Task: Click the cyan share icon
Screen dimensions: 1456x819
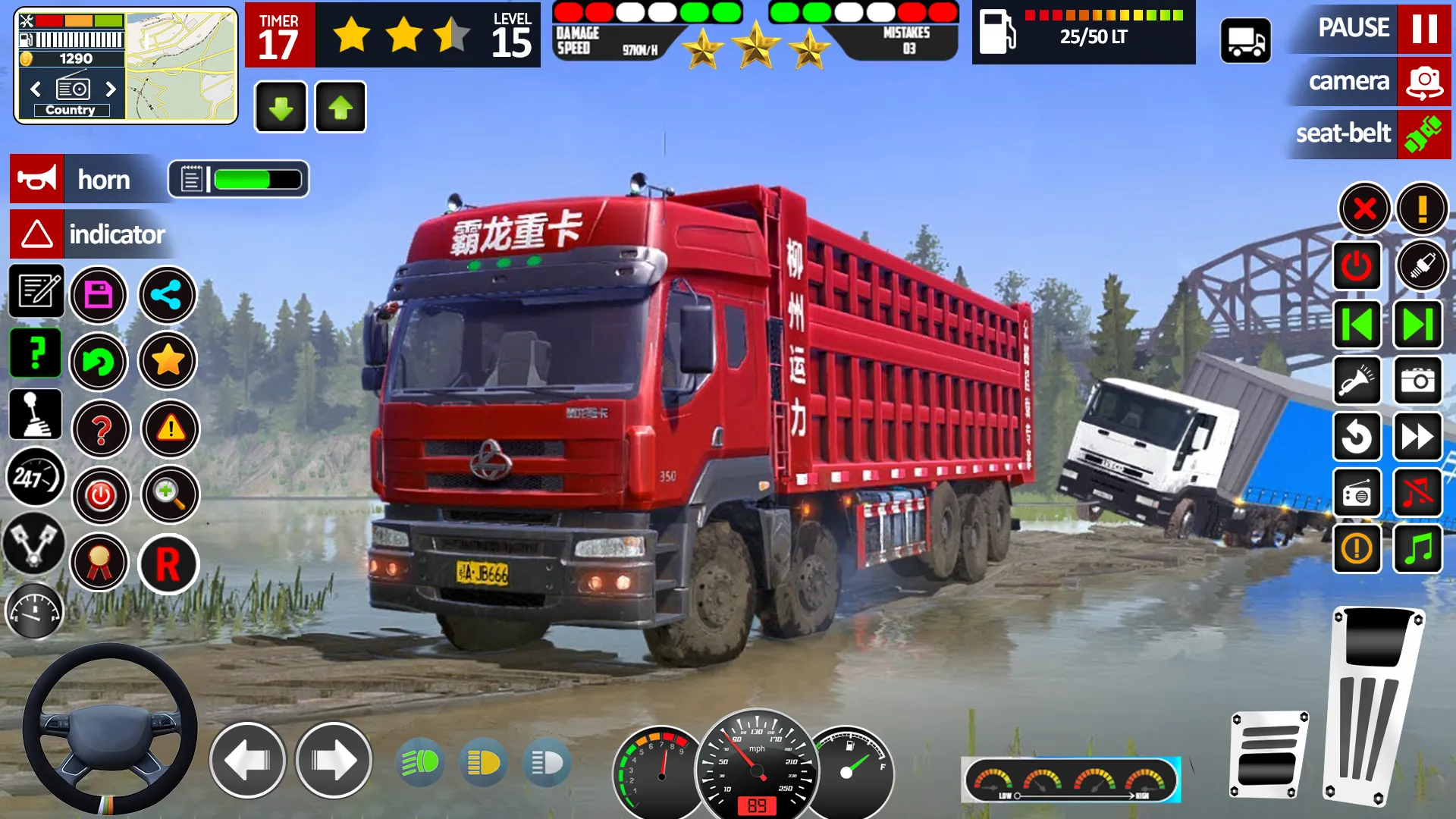Action: tap(167, 295)
